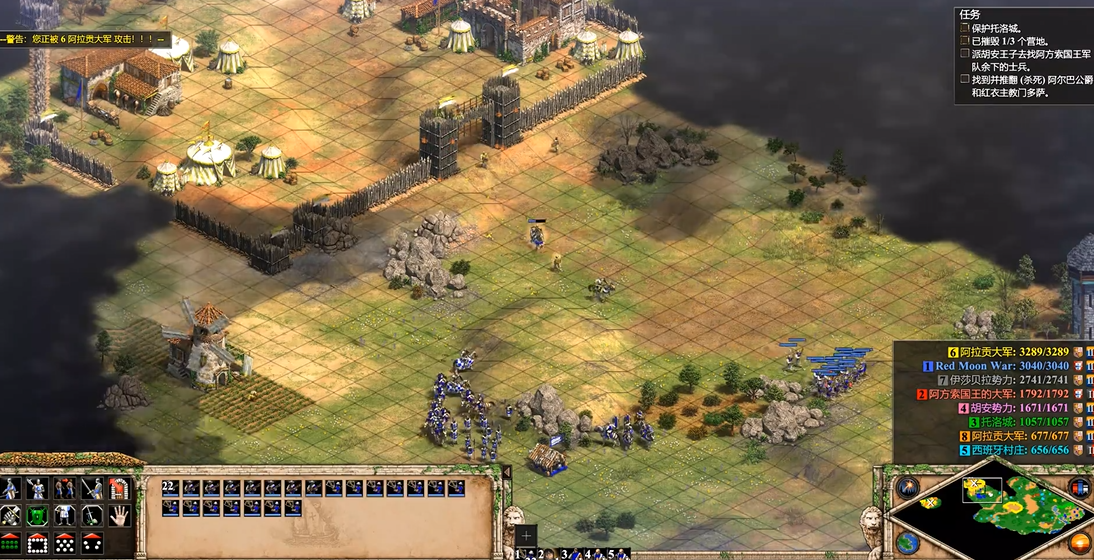Click the plus control group button

(x=527, y=535)
